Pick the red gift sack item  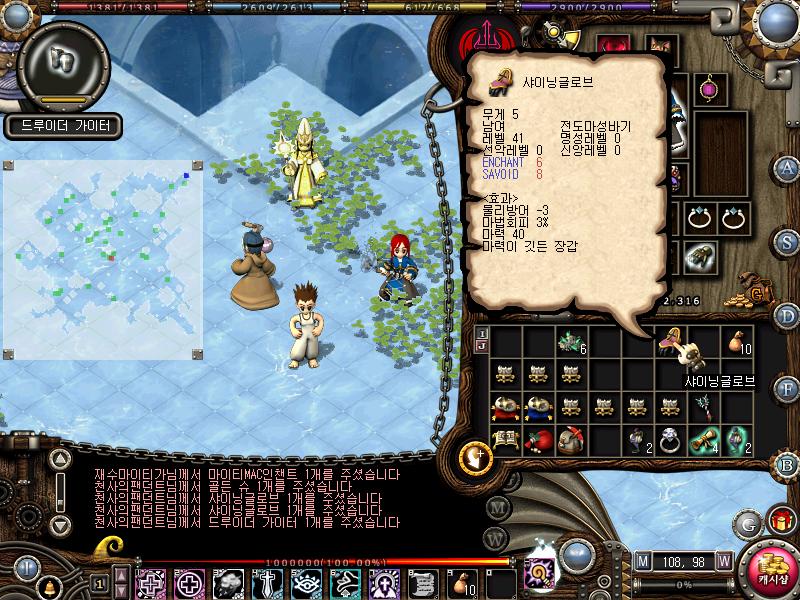537,439
